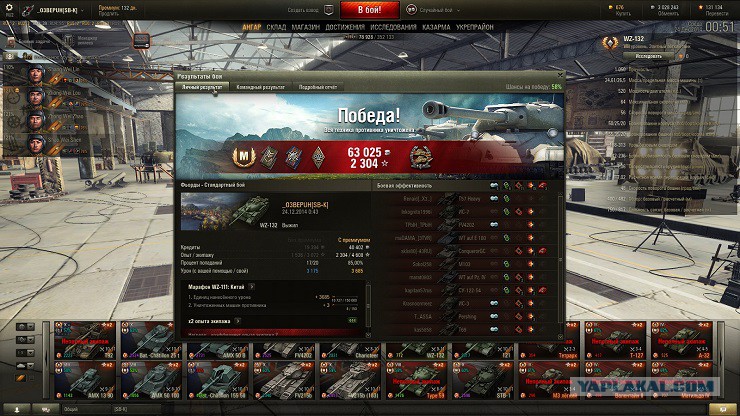Open the Достижения (Achievements) menu

tap(345, 28)
